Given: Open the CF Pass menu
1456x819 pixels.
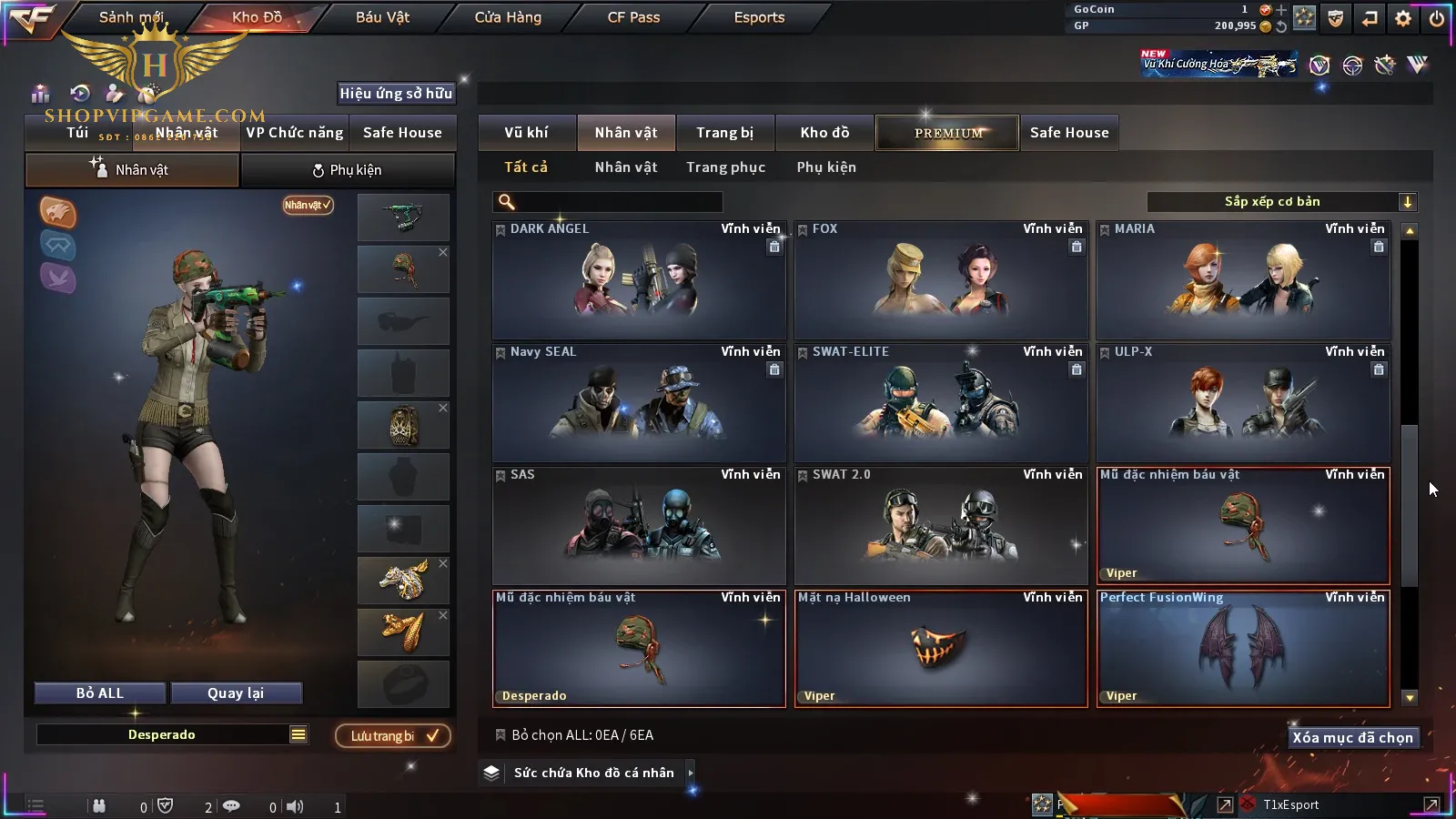Looking at the screenshot, I should 633,17.
